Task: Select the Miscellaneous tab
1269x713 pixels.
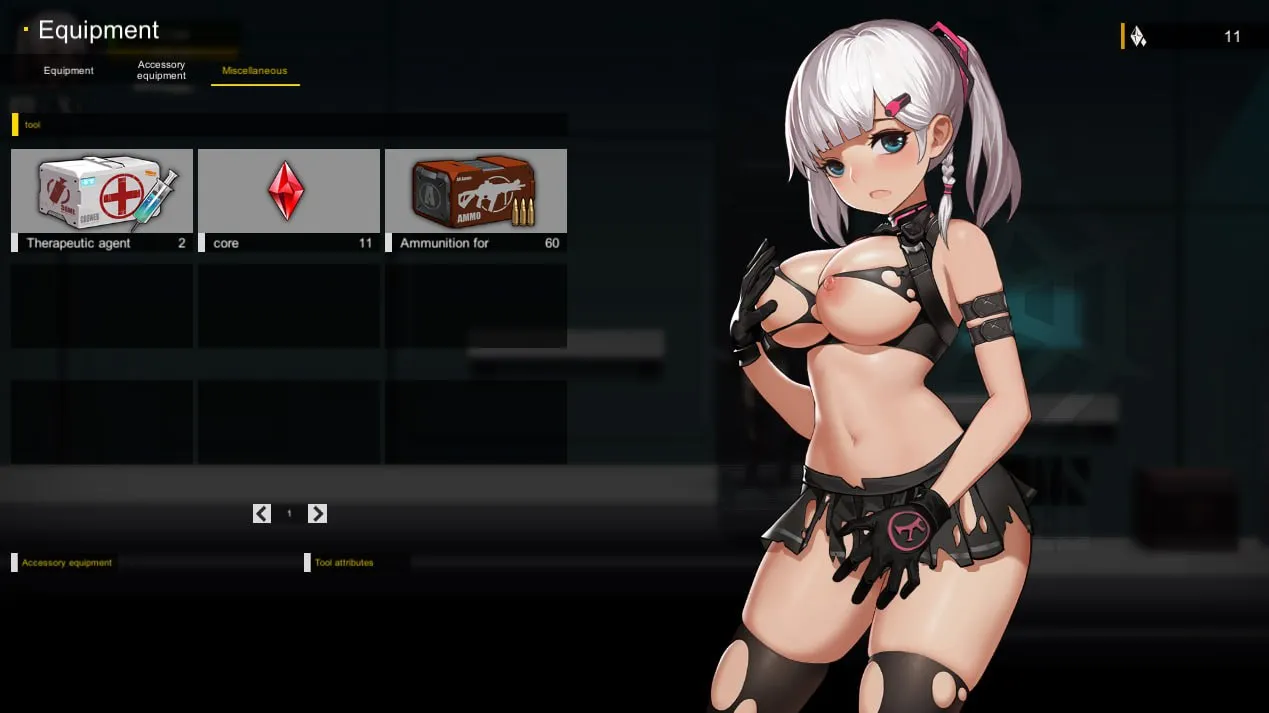Action: 255,71
